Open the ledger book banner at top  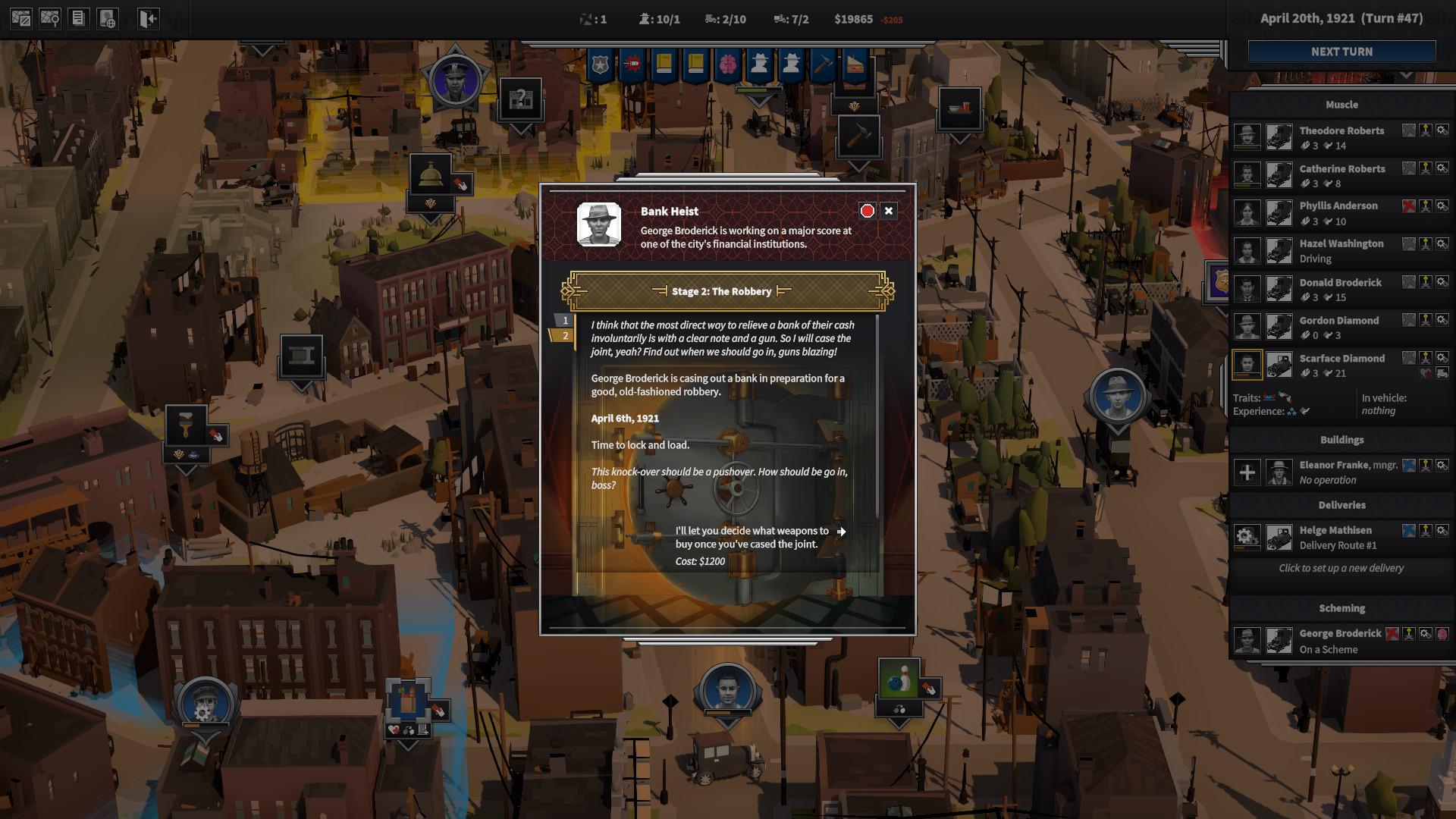click(662, 64)
